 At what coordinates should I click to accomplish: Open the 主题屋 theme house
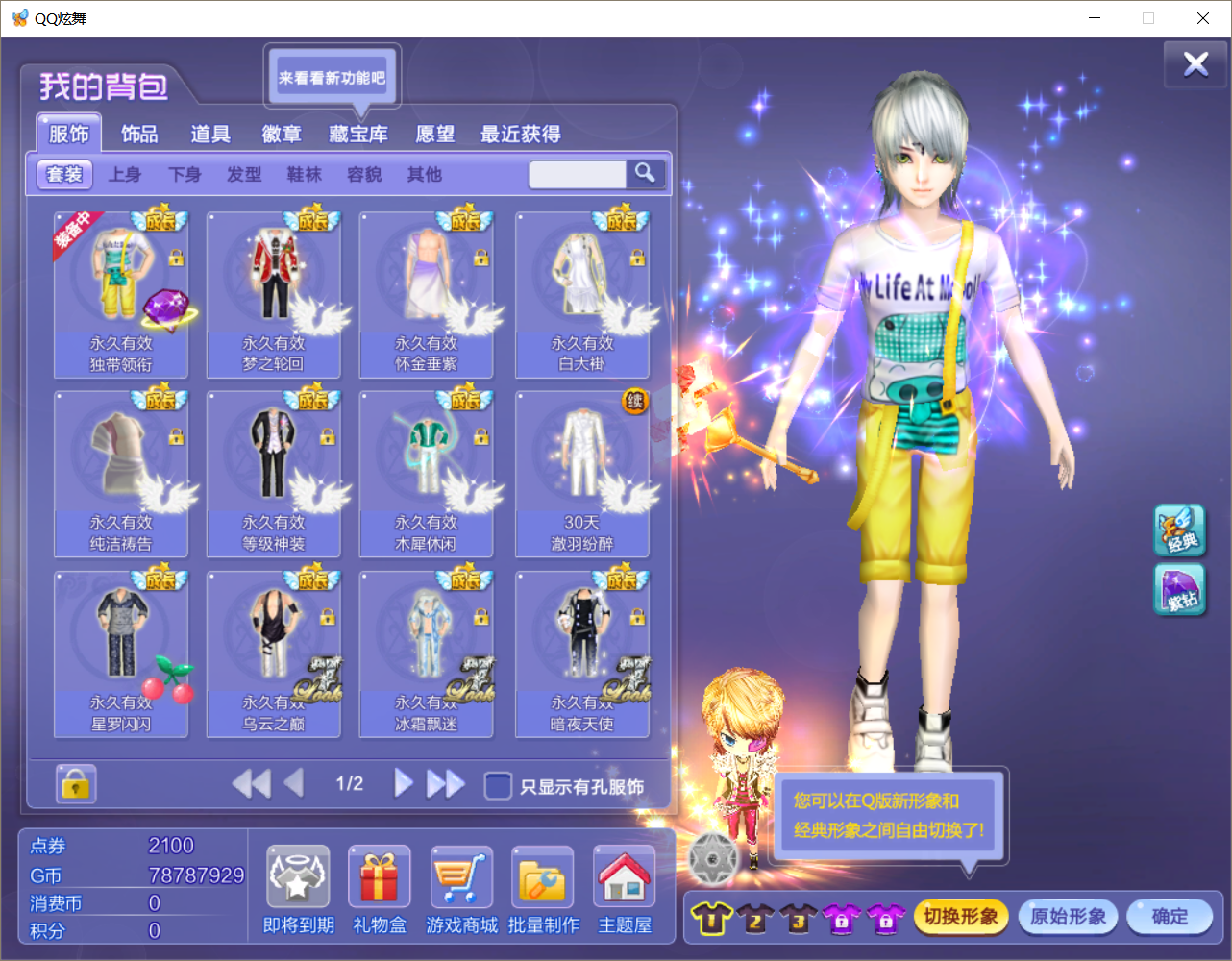pyautogui.click(x=625, y=888)
